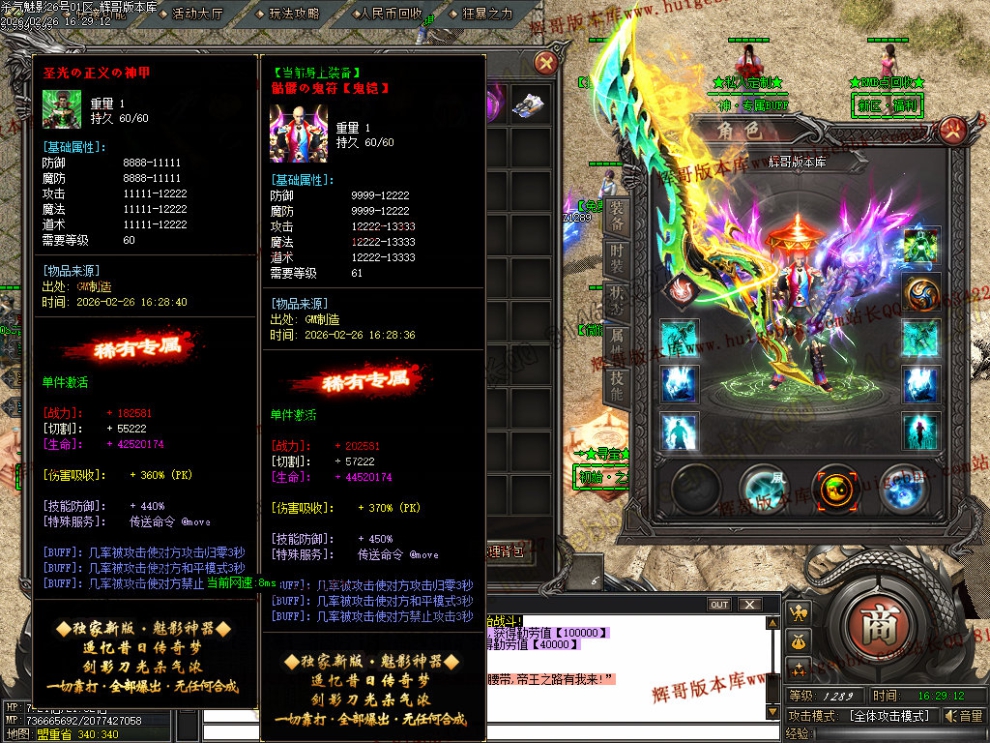The width and height of the screenshot is (990, 743).
Task: Close the 角色 character panel
Action: tap(951, 131)
